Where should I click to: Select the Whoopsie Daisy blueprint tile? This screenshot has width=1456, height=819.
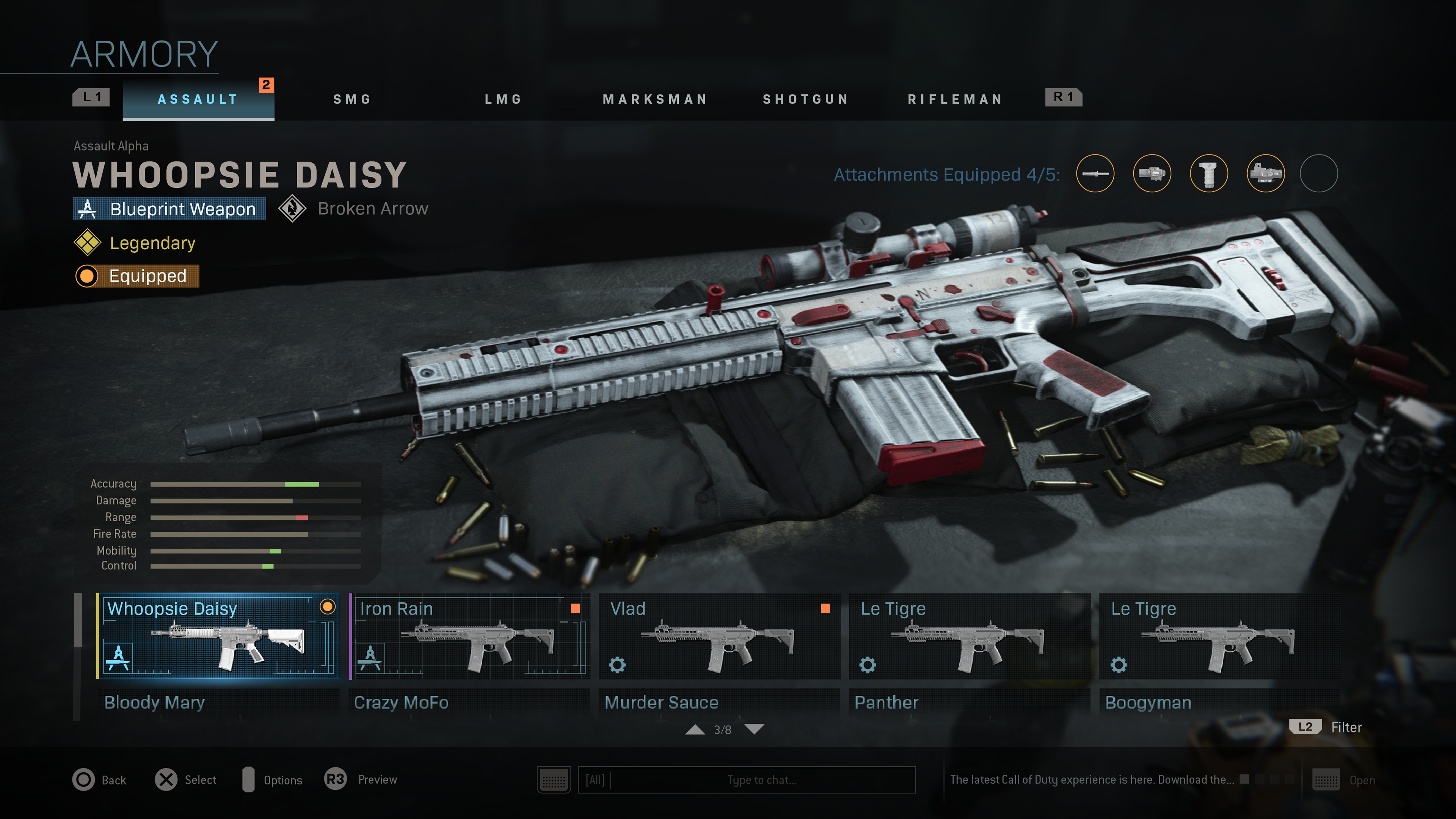point(218,636)
